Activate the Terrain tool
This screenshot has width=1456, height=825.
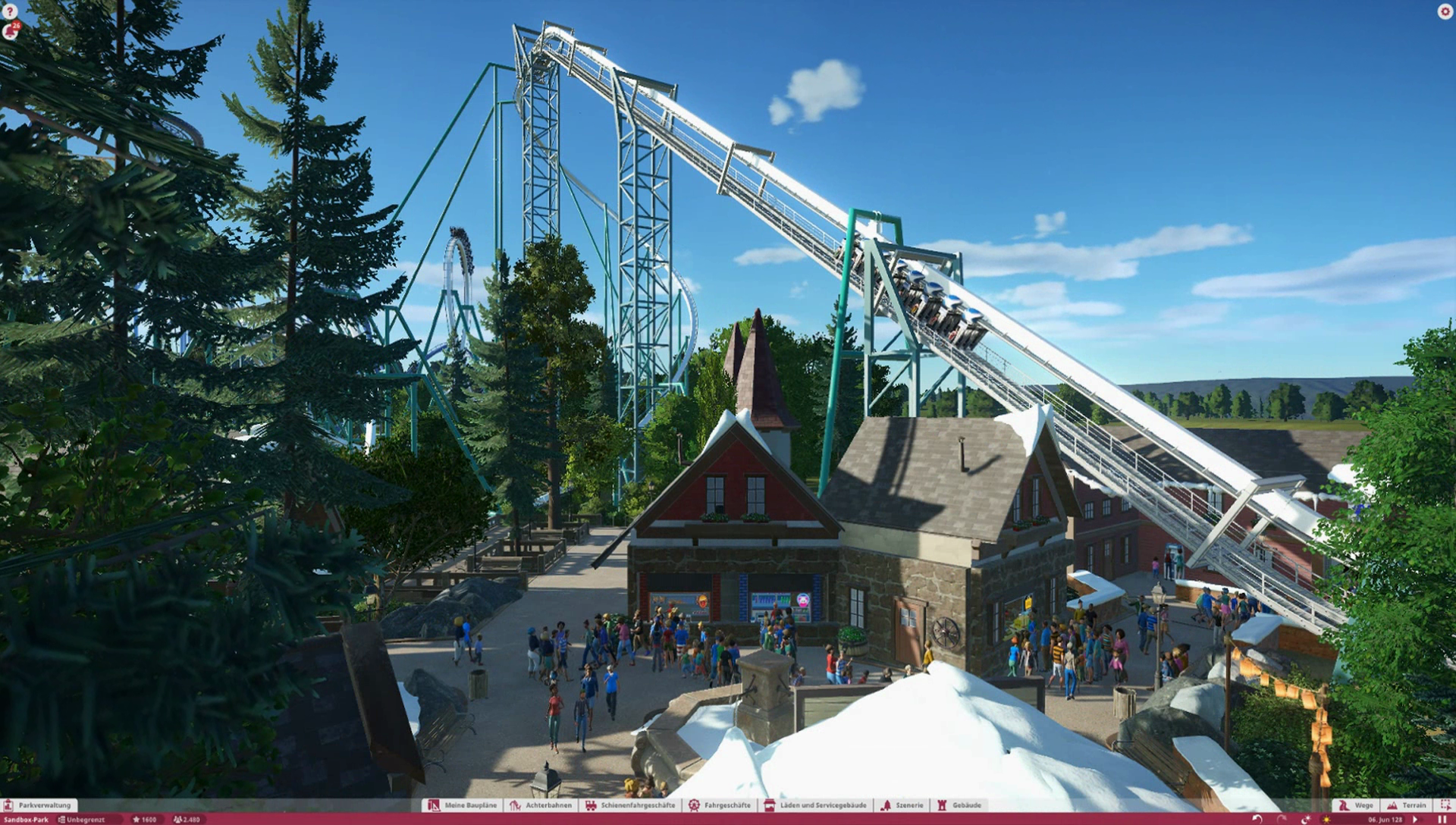pos(1407,805)
